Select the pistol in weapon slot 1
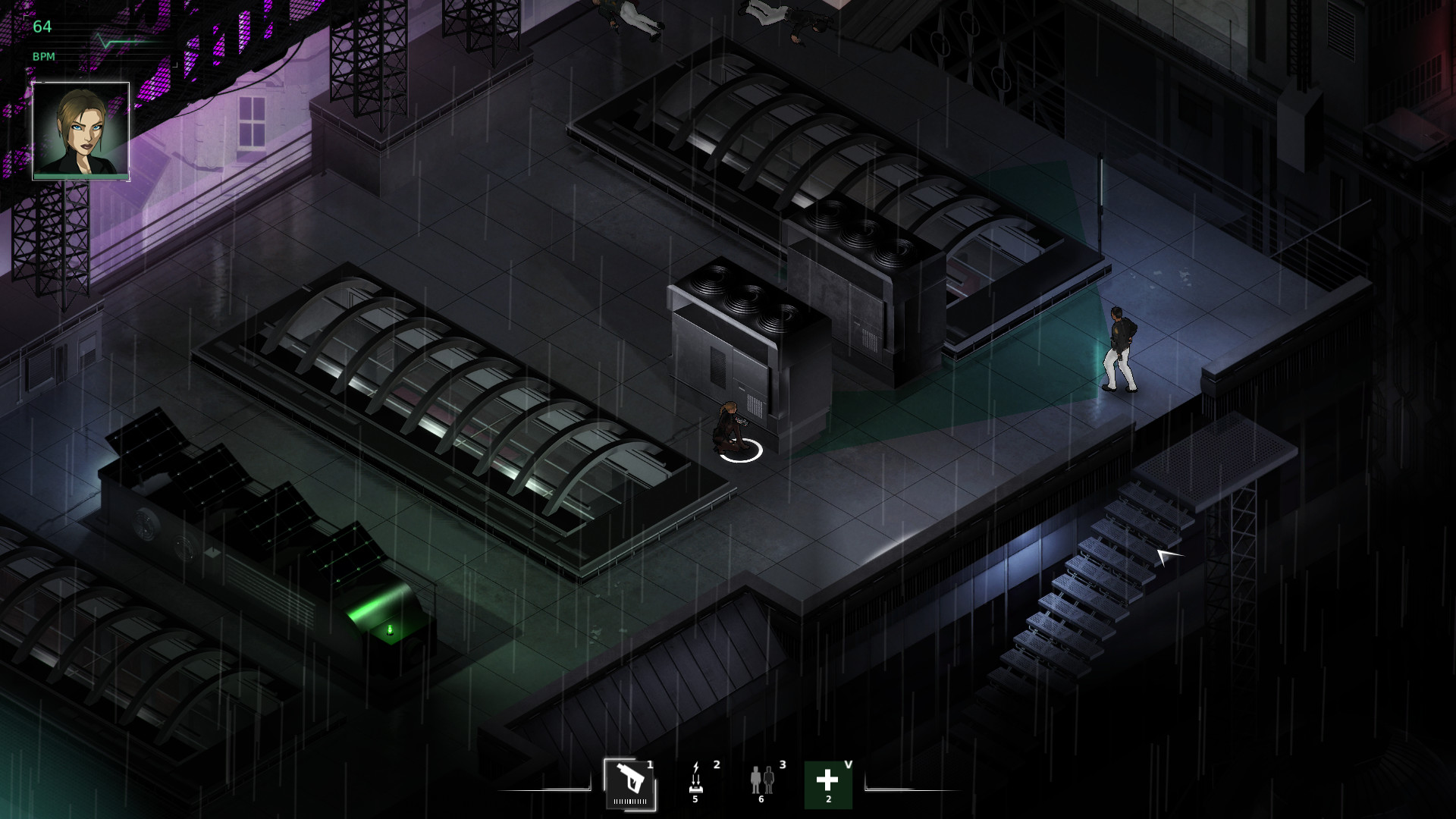 coord(629,778)
